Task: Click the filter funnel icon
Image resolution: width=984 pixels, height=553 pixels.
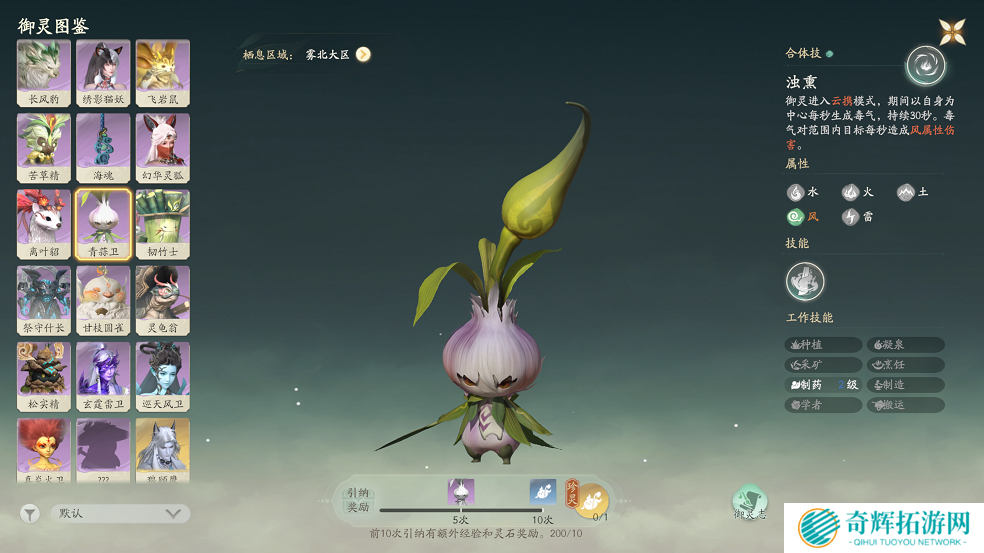Action: (30, 513)
